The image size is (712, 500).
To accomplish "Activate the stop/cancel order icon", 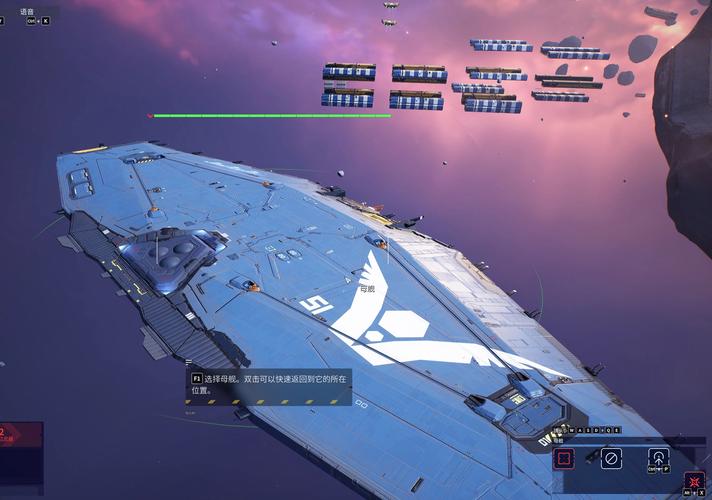I will click(611, 458).
